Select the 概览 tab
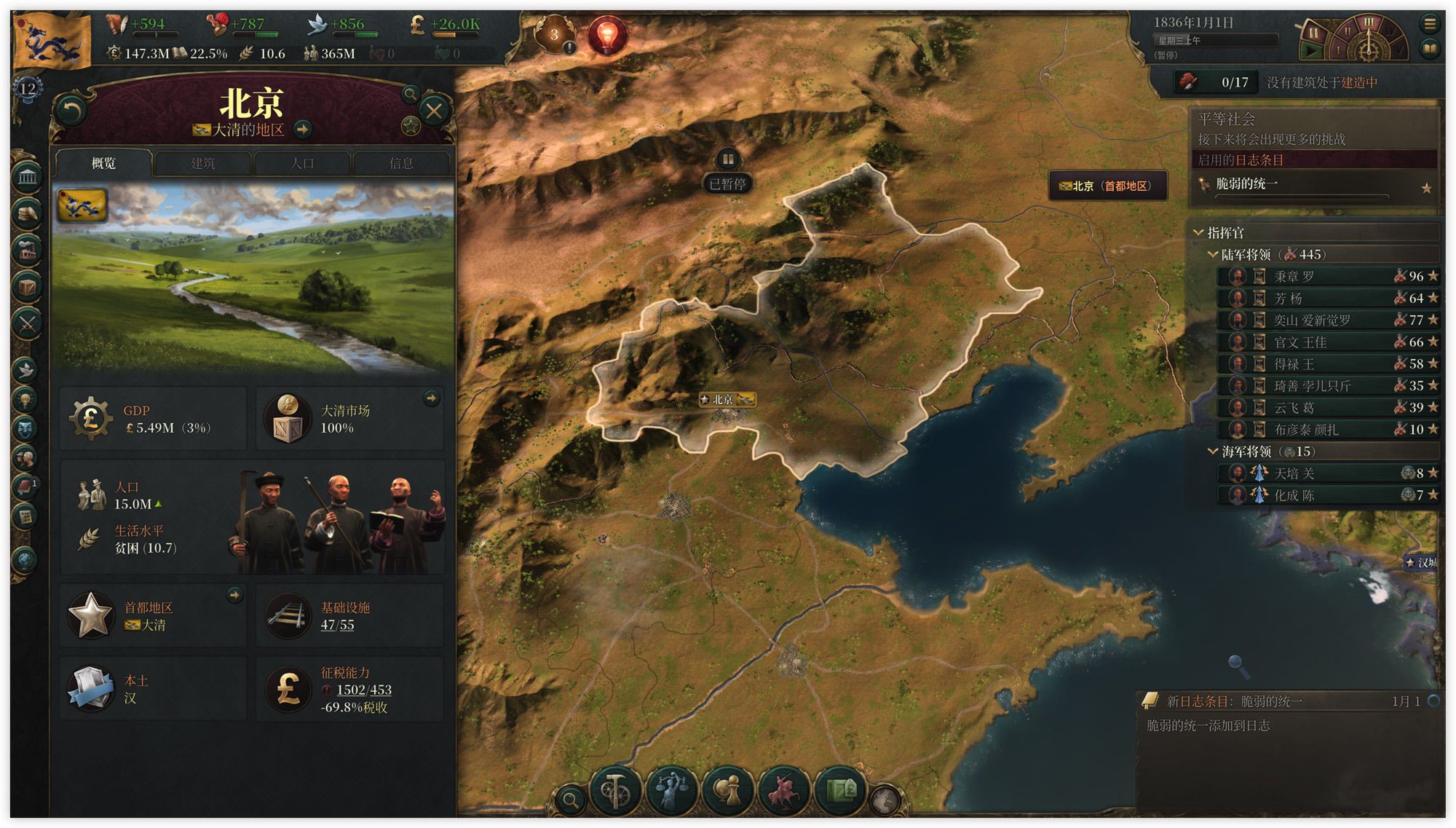Image resolution: width=1456 pixels, height=828 pixels. click(103, 163)
